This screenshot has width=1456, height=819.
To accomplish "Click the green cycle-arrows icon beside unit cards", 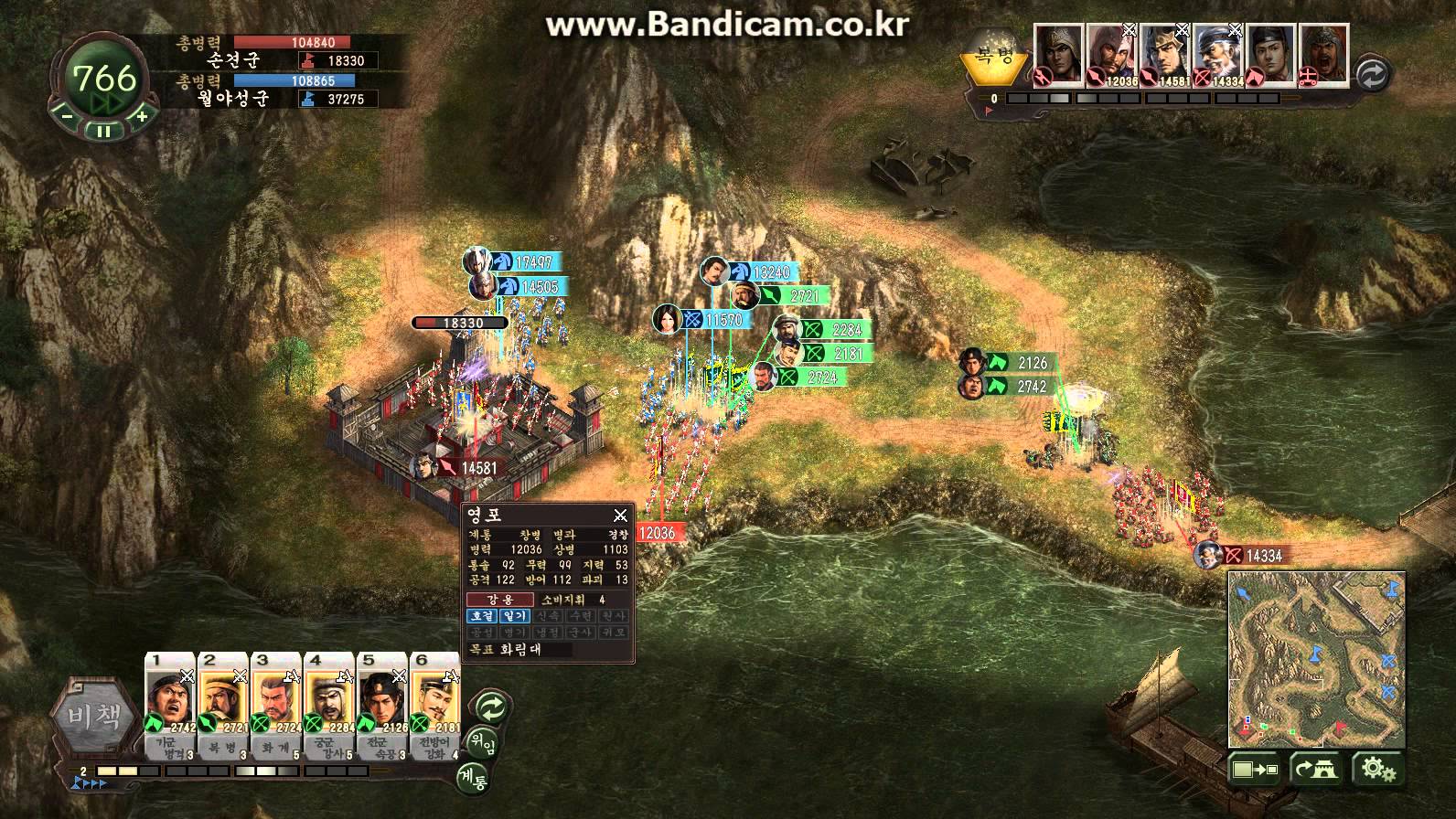I will click(491, 707).
